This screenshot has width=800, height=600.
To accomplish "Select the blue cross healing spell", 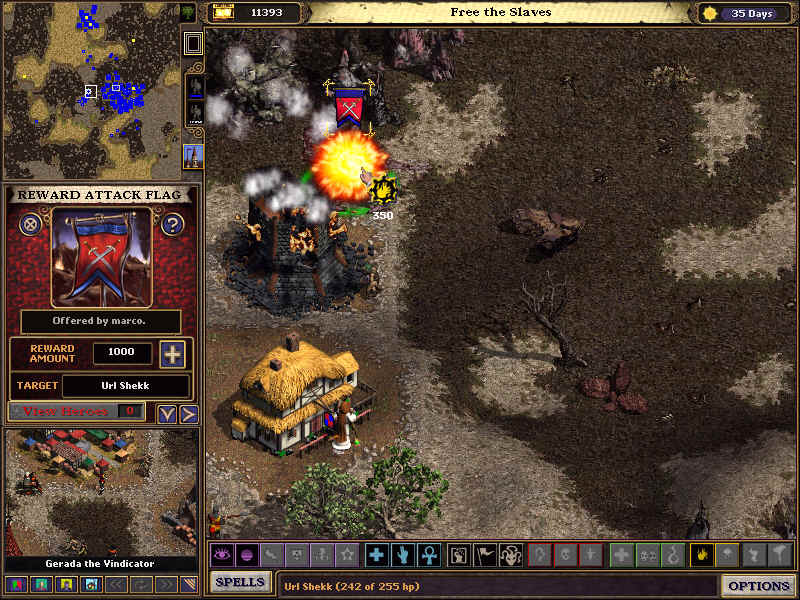I will (x=376, y=555).
